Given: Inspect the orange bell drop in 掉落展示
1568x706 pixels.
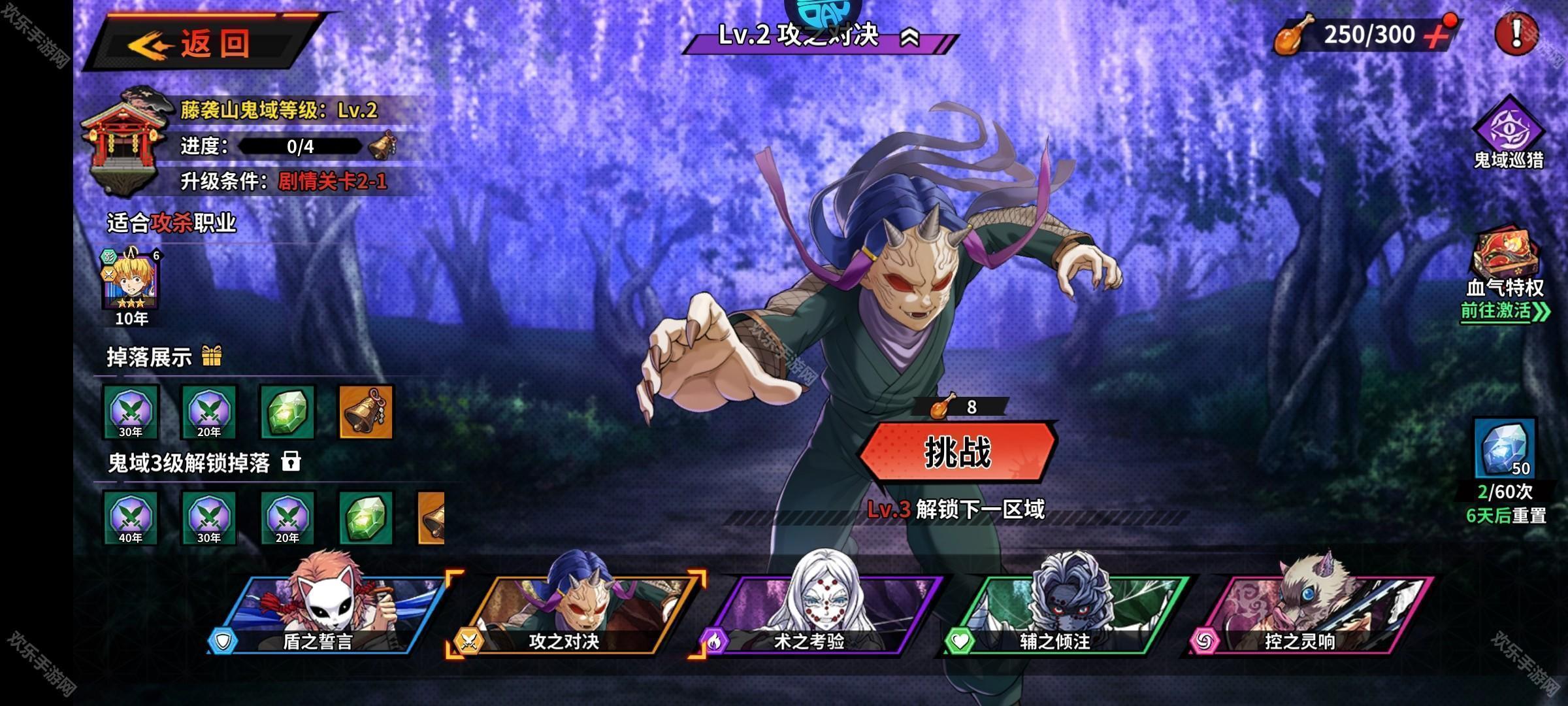Looking at the screenshot, I should 366,412.
